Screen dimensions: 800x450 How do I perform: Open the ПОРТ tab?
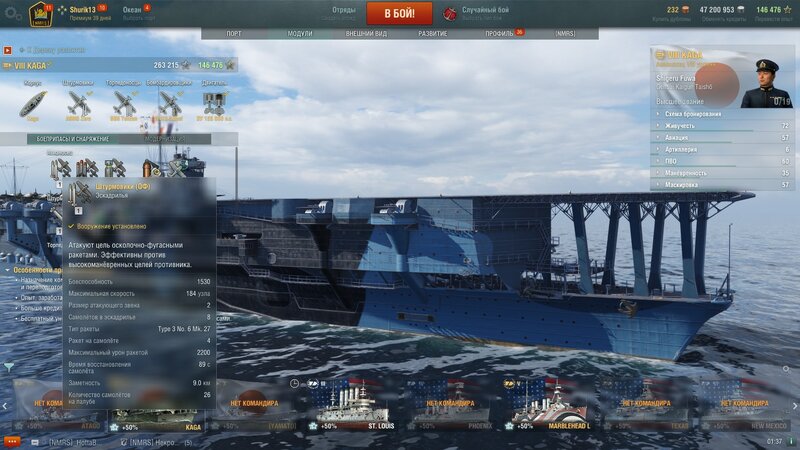coord(233,33)
